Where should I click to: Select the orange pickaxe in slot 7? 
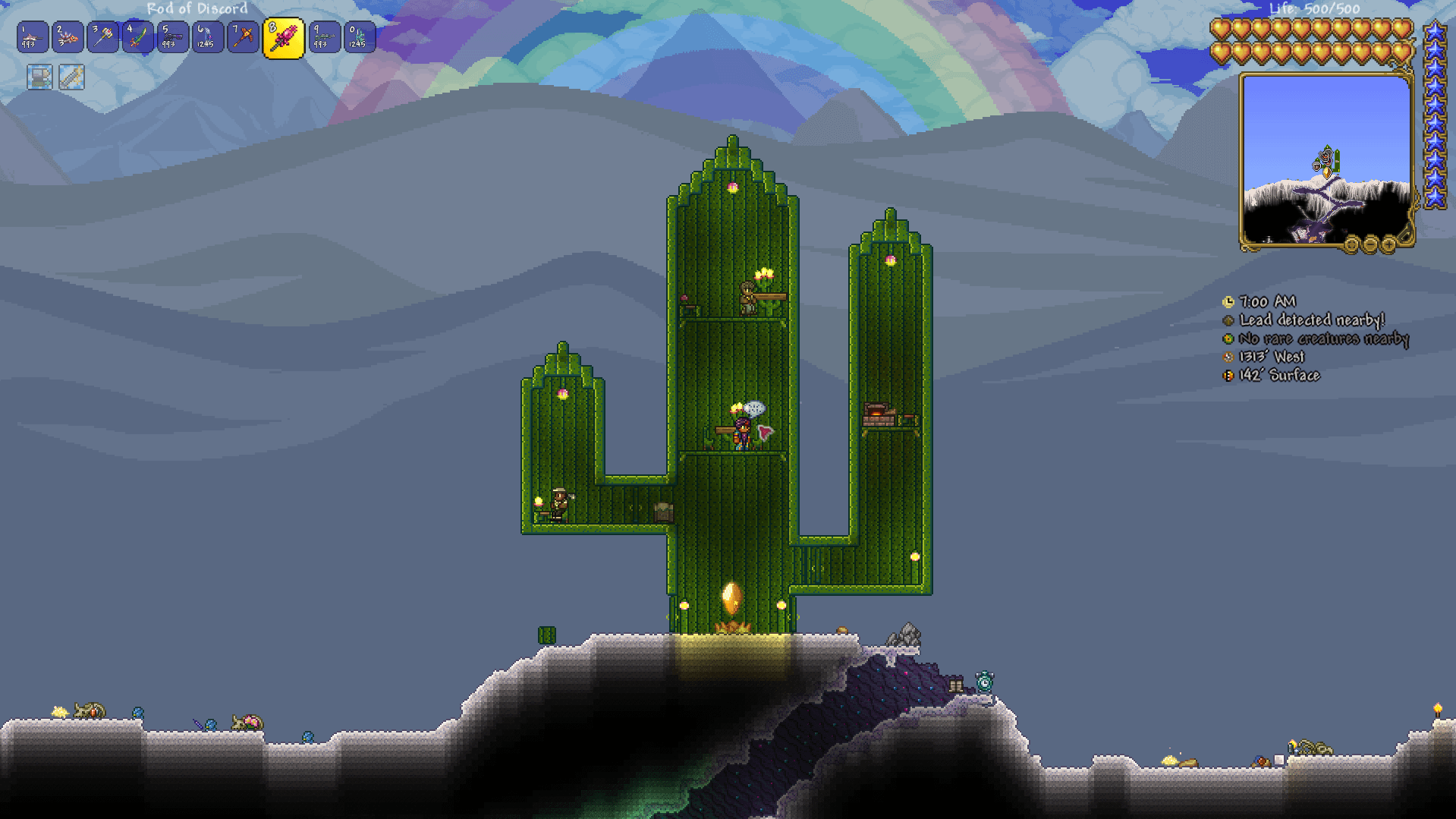[243, 37]
